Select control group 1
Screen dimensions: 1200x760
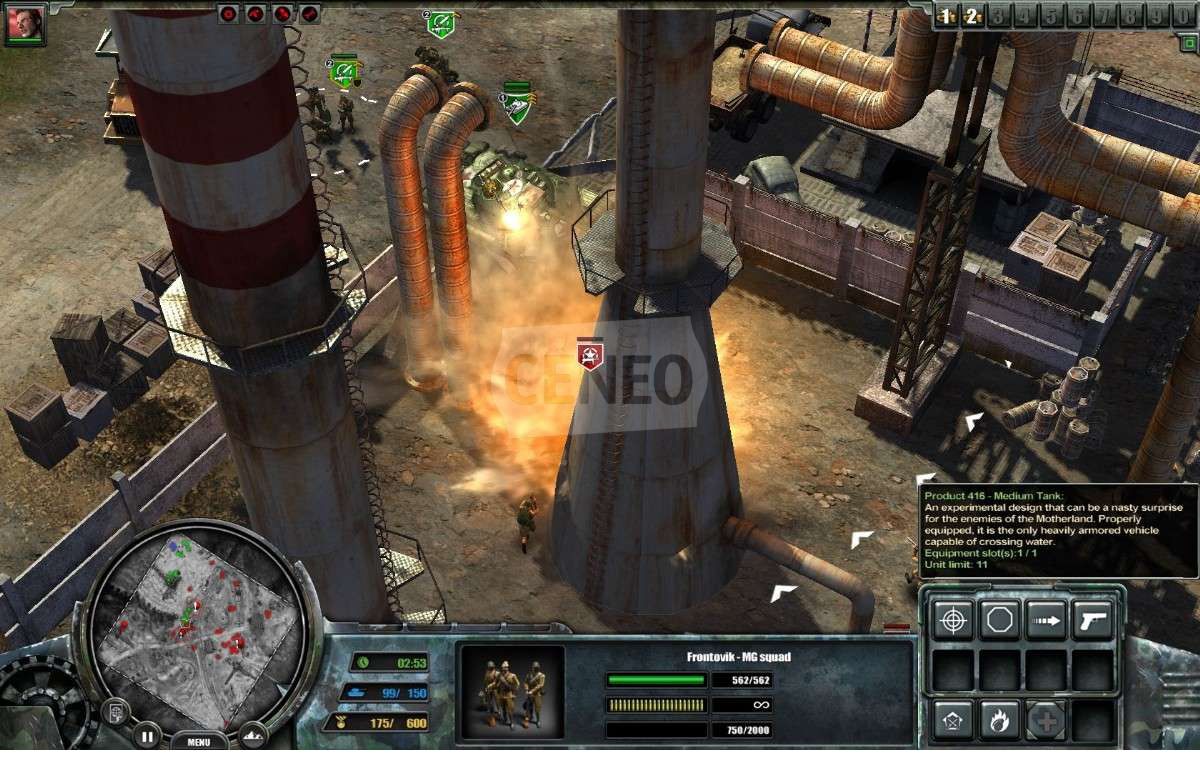pos(945,15)
